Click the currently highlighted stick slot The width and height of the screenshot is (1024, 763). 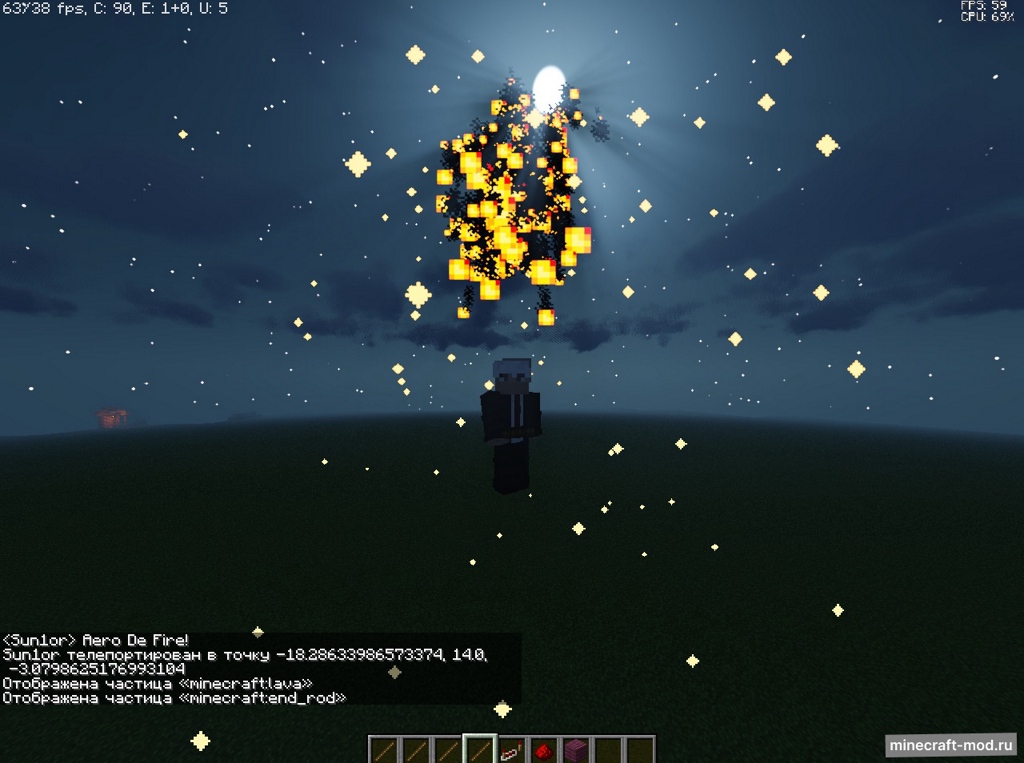pos(480,750)
